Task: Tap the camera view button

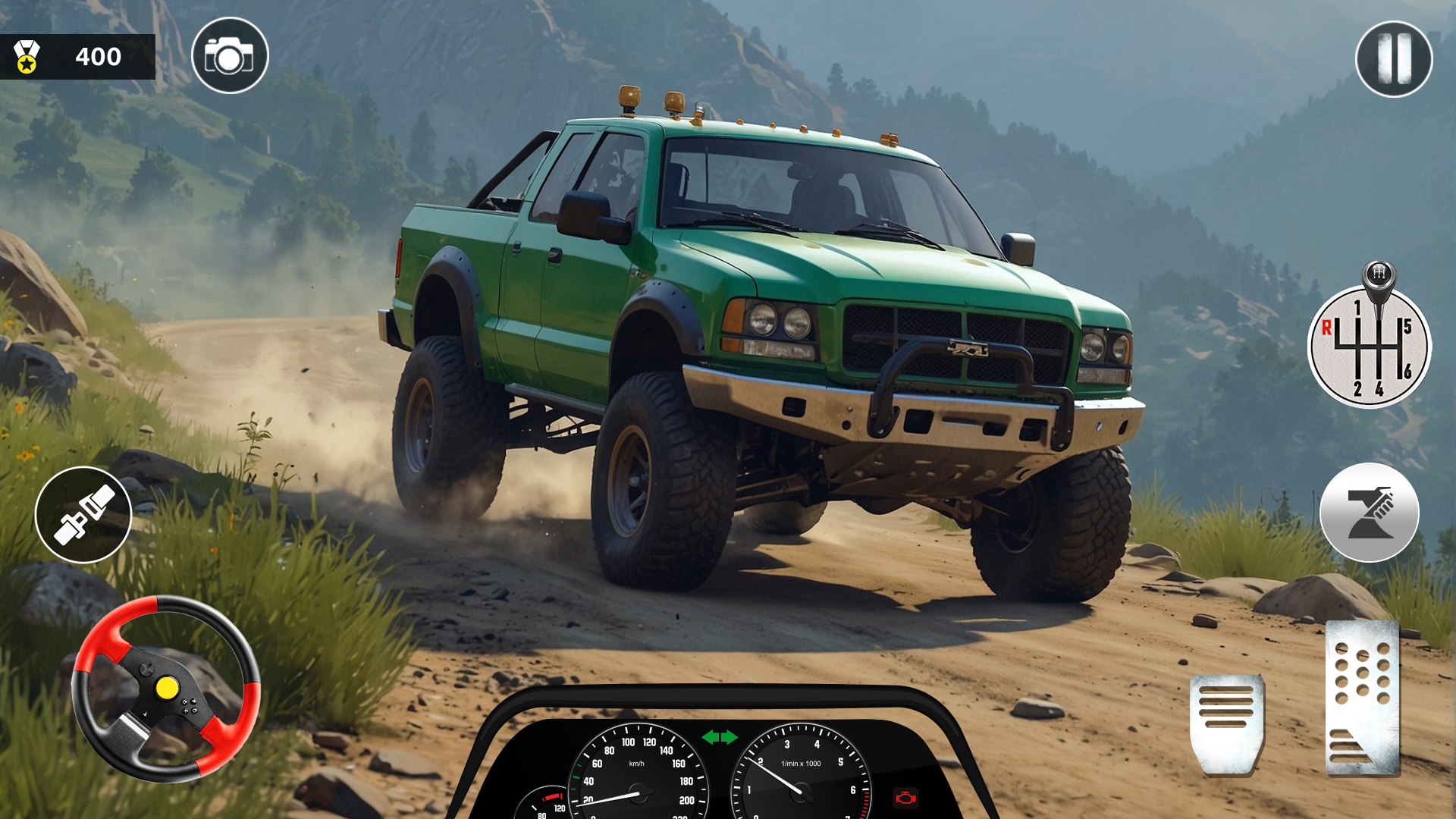Action: pyautogui.click(x=230, y=56)
